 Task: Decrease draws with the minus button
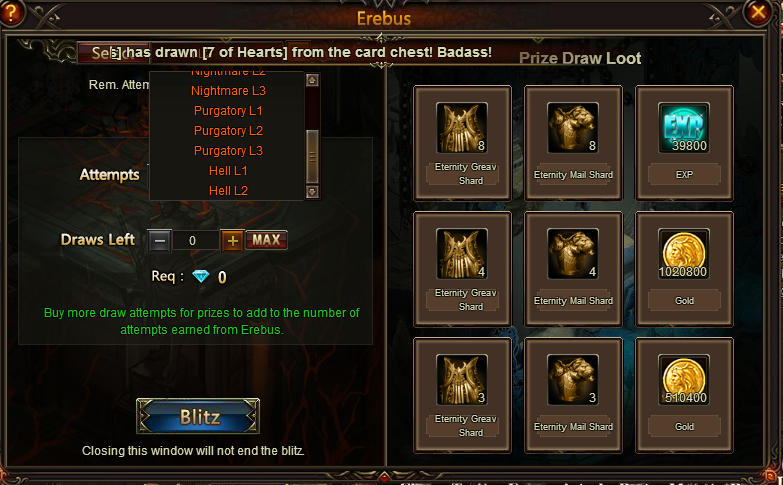pyautogui.click(x=160, y=240)
